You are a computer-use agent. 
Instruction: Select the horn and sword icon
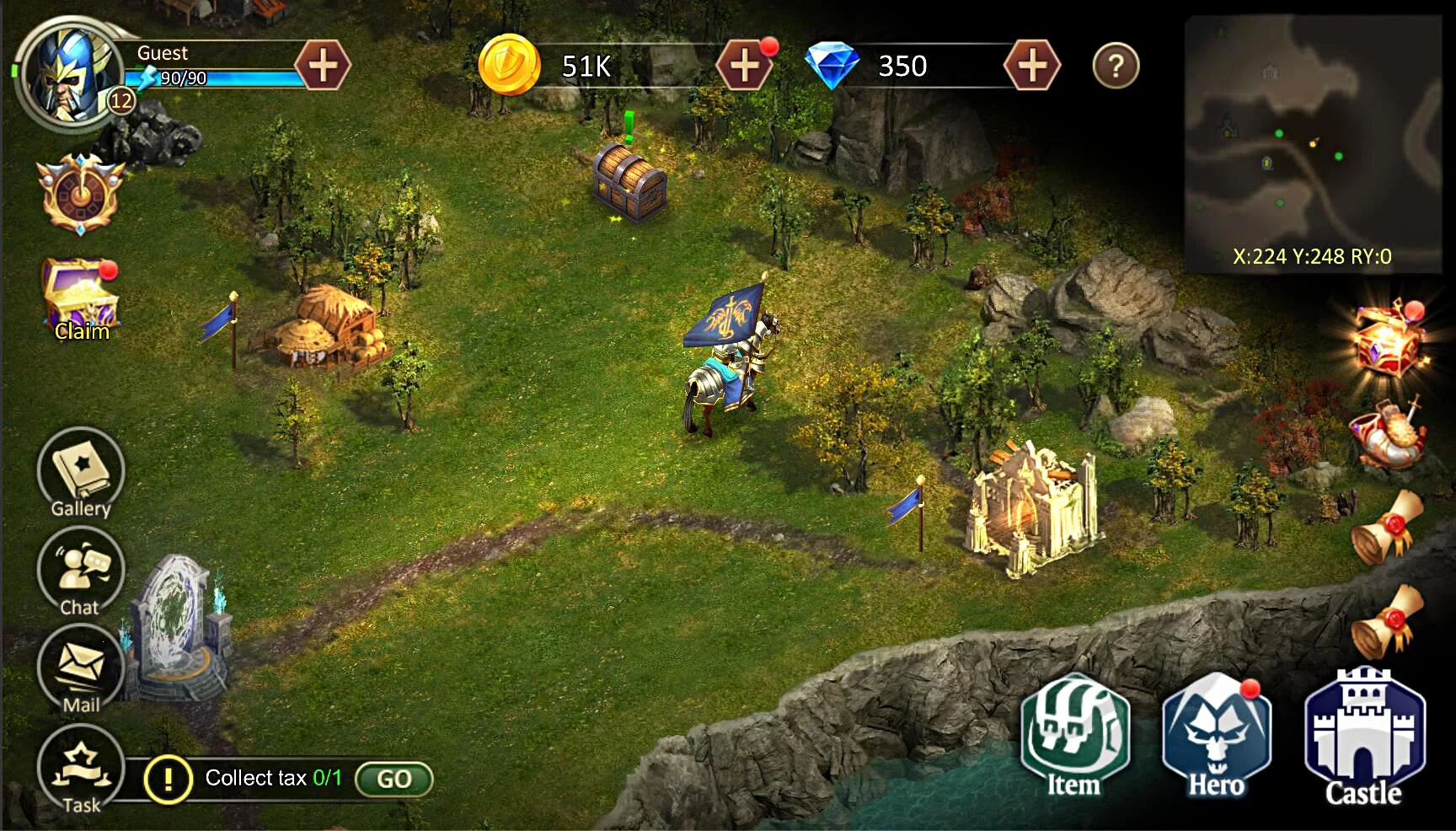[x=1387, y=434]
